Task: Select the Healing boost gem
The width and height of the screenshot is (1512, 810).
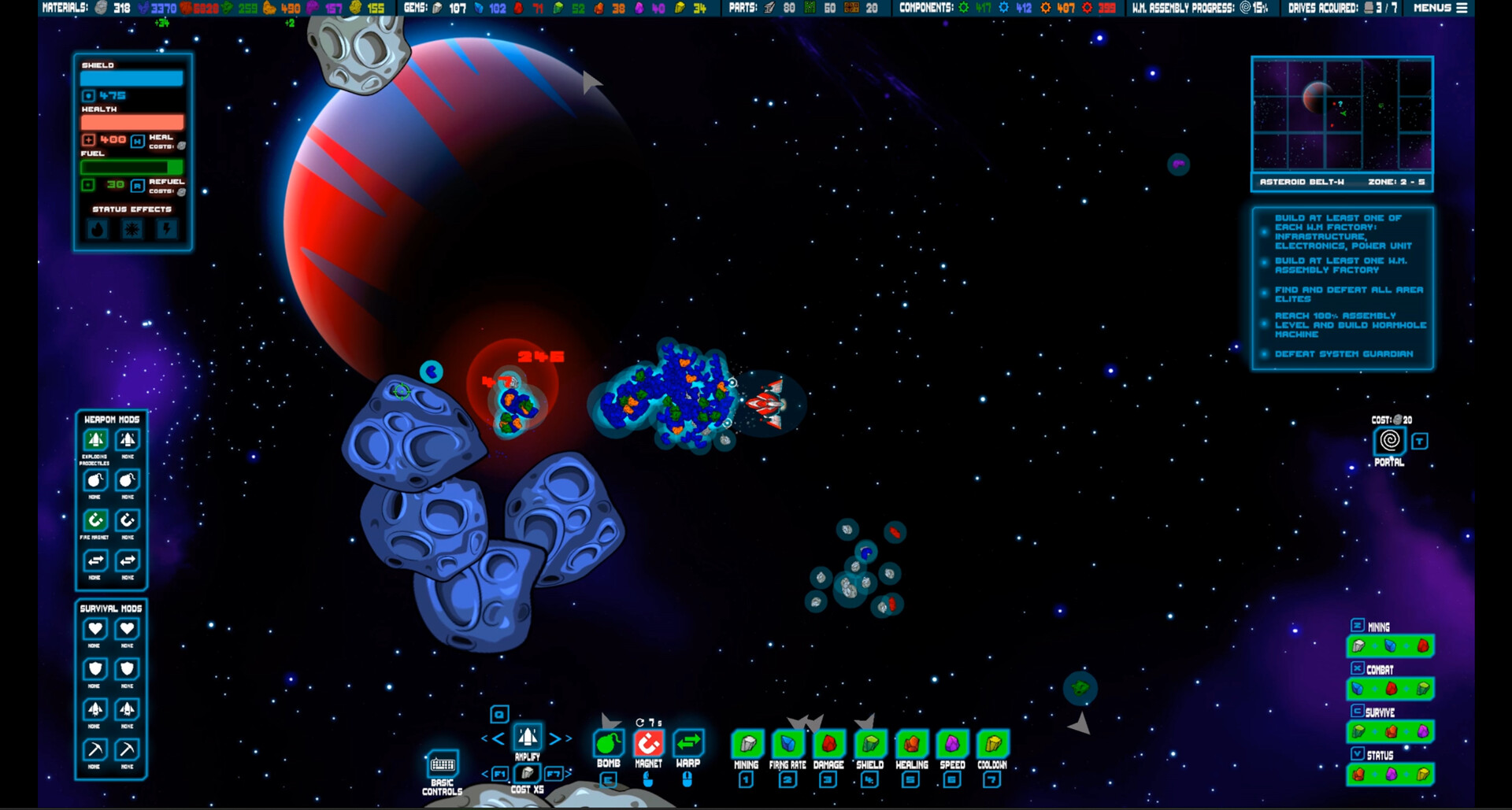Action: click(x=911, y=742)
